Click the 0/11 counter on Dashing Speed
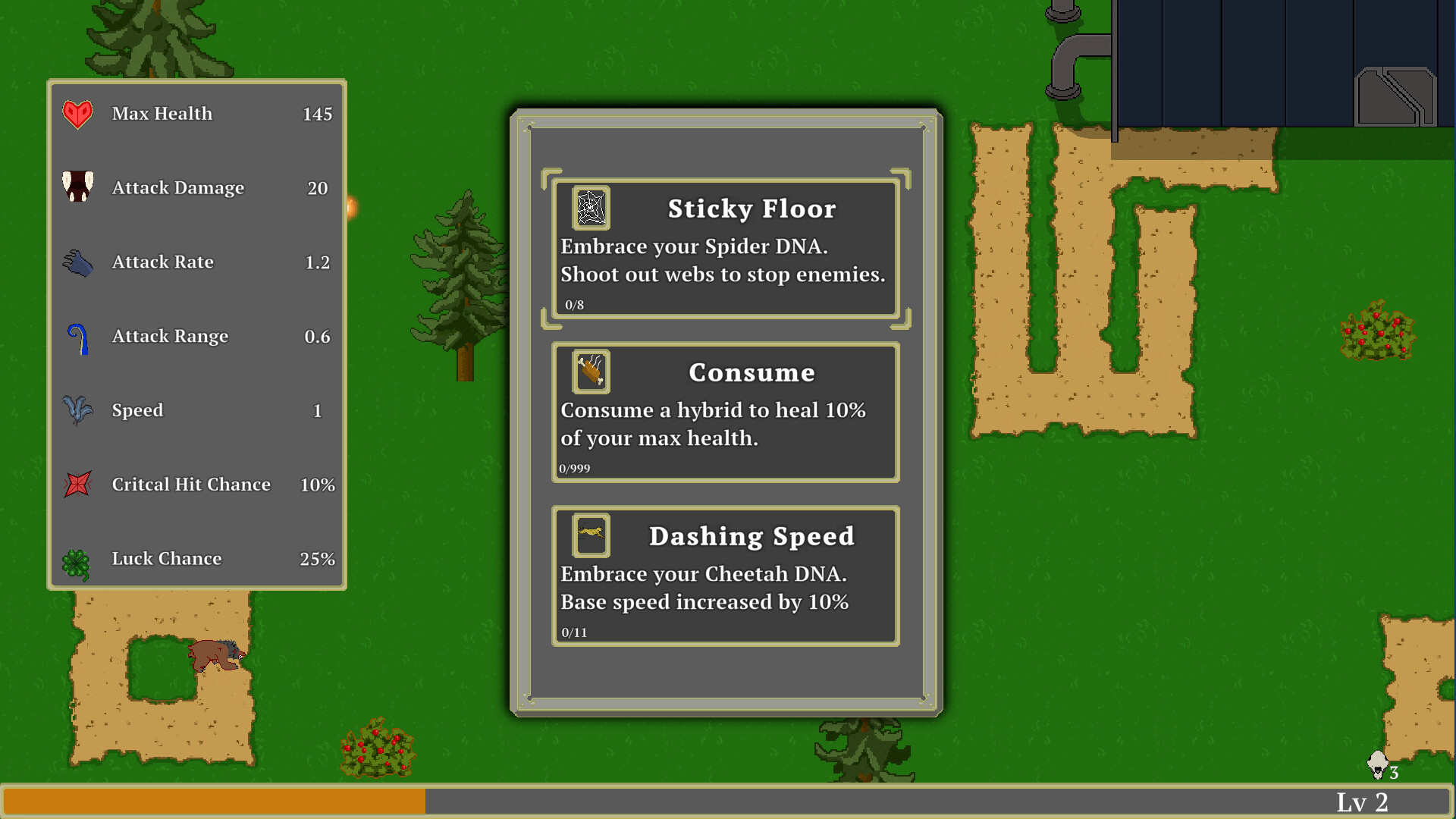Screen dimensions: 1456x819 (573, 632)
